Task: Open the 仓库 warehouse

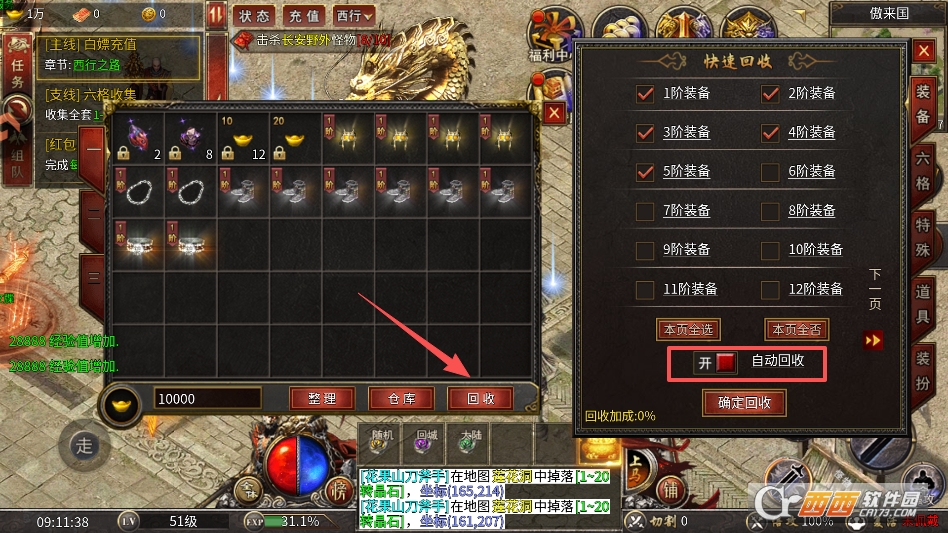Action: coord(401,398)
